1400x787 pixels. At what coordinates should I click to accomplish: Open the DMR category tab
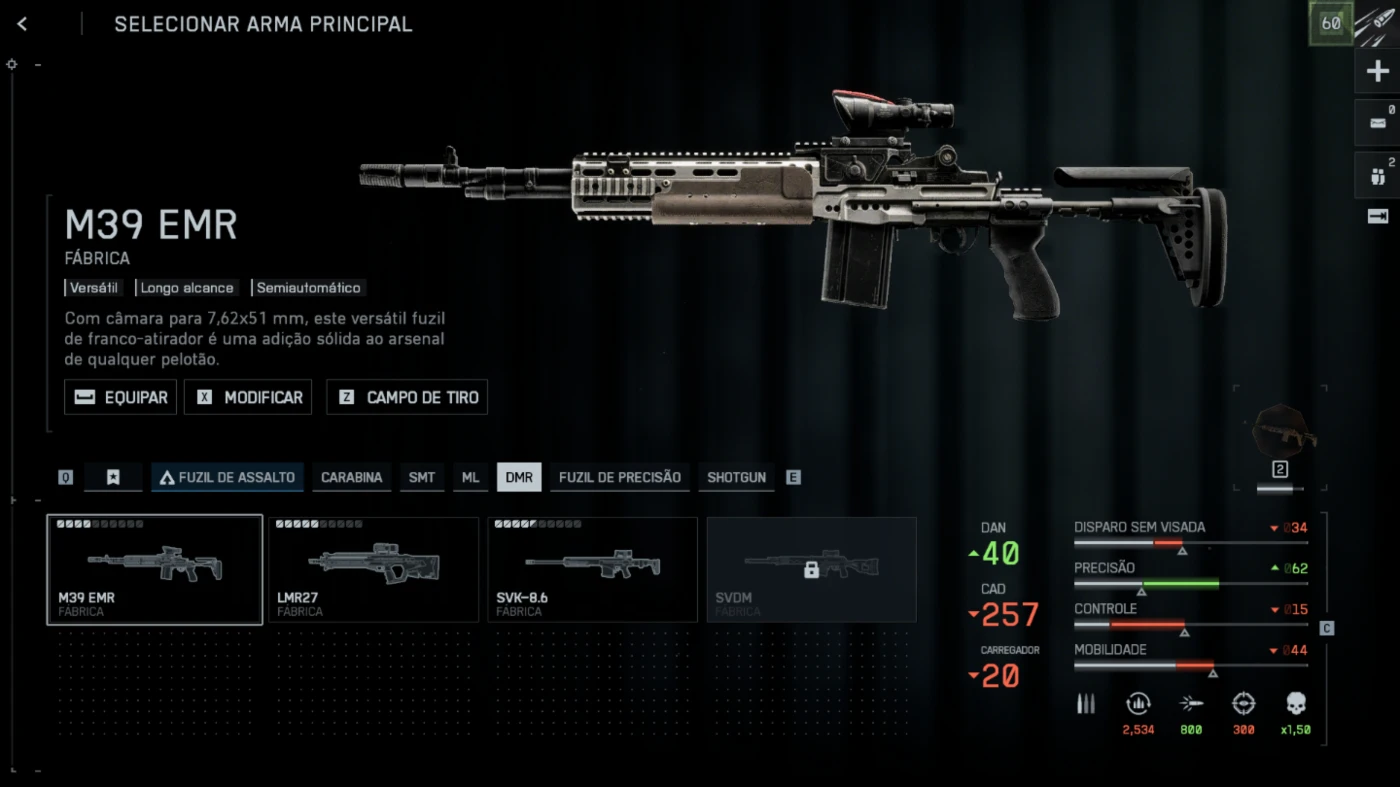tap(519, 477)
